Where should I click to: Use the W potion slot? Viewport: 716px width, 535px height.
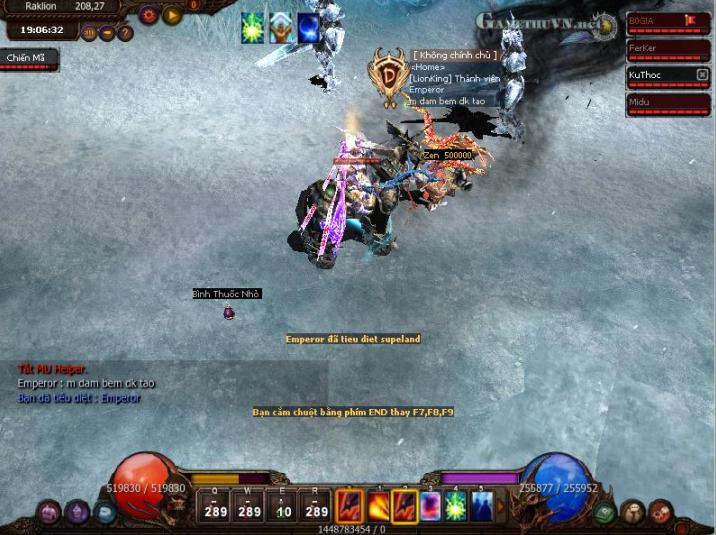(249, 505)
